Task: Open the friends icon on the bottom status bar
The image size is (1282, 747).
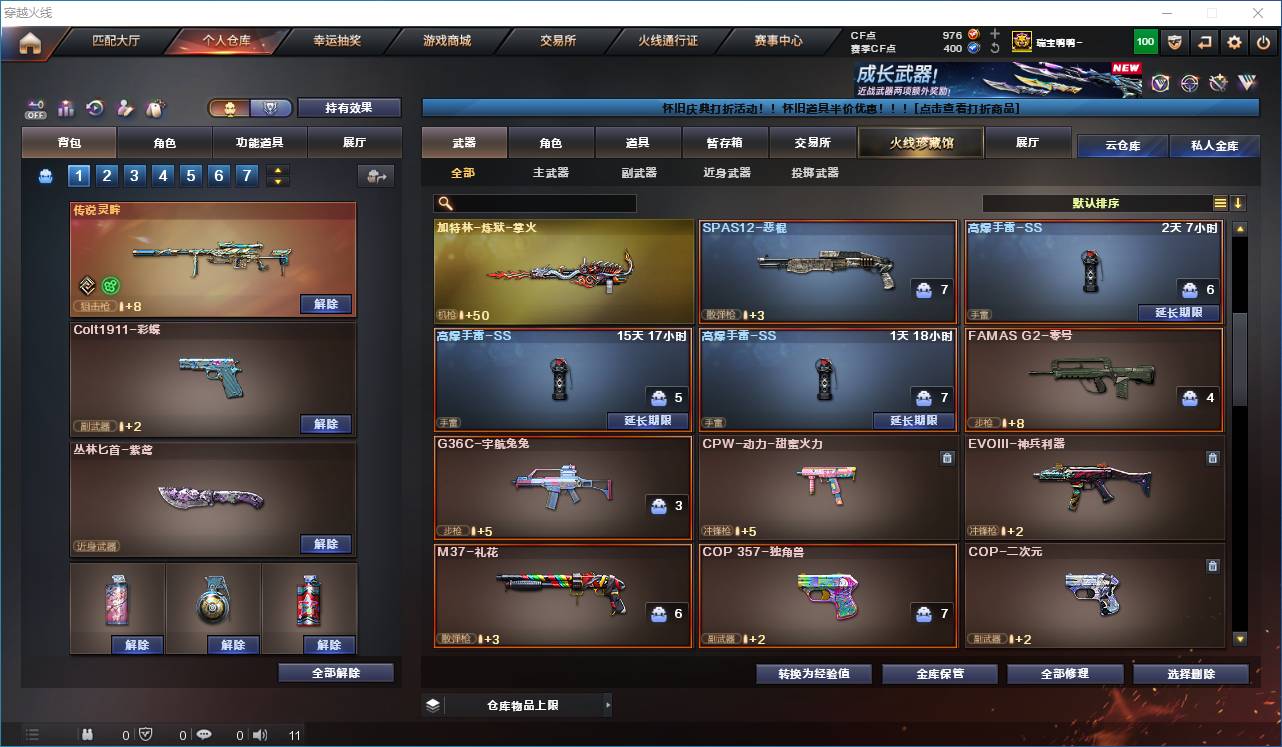Action: coord(86,733)
